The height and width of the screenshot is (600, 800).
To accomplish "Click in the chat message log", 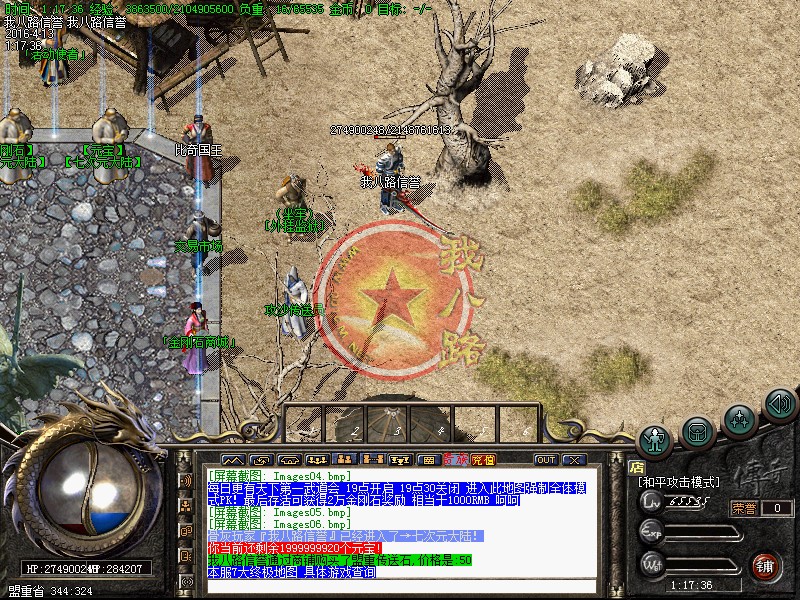I will (x=400, y=522).
